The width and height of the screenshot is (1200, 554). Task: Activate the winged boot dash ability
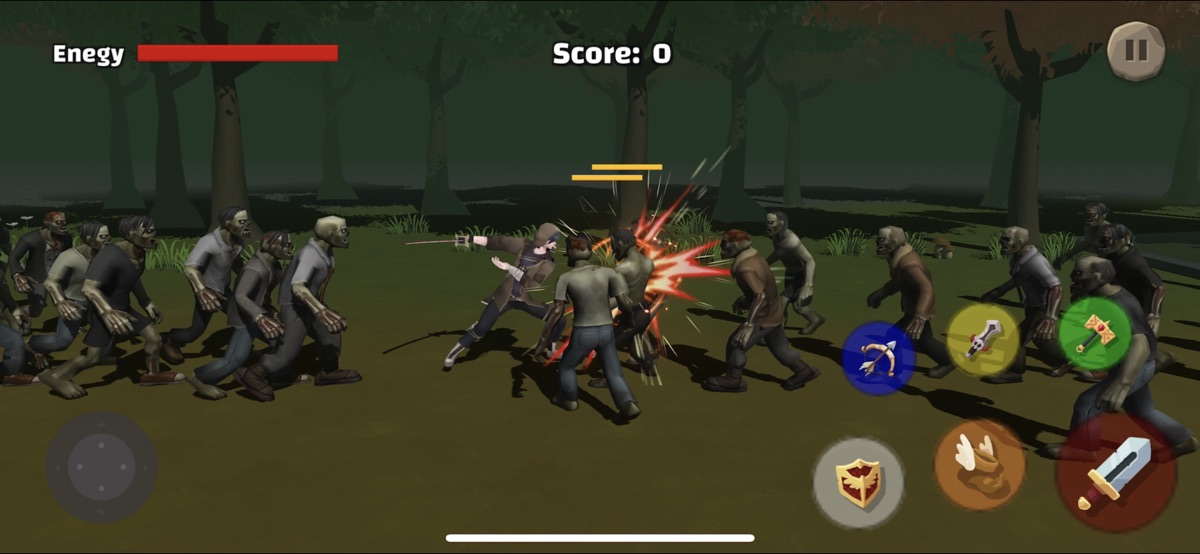pos(979,464)
